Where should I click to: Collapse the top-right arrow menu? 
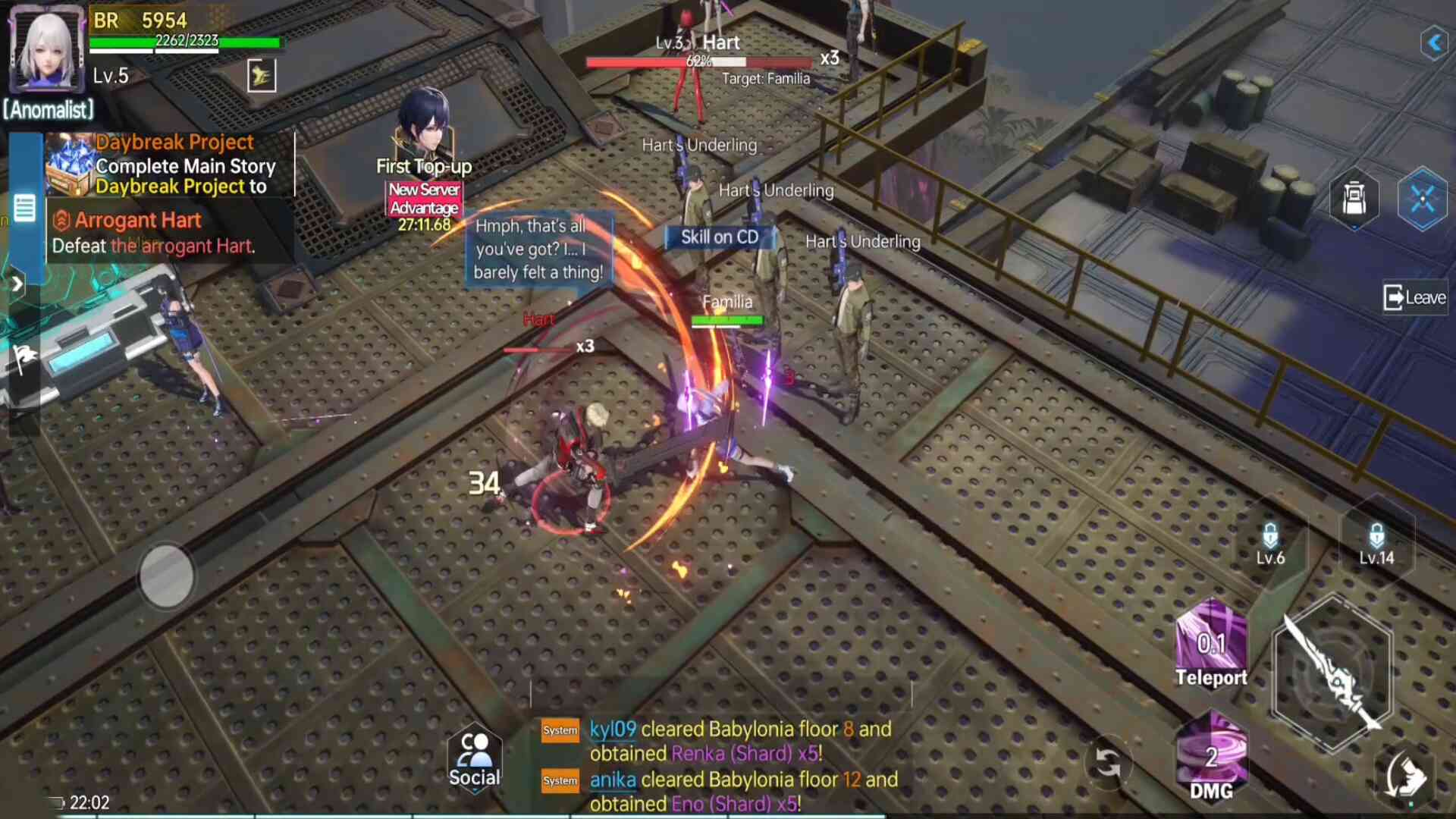1434,42
